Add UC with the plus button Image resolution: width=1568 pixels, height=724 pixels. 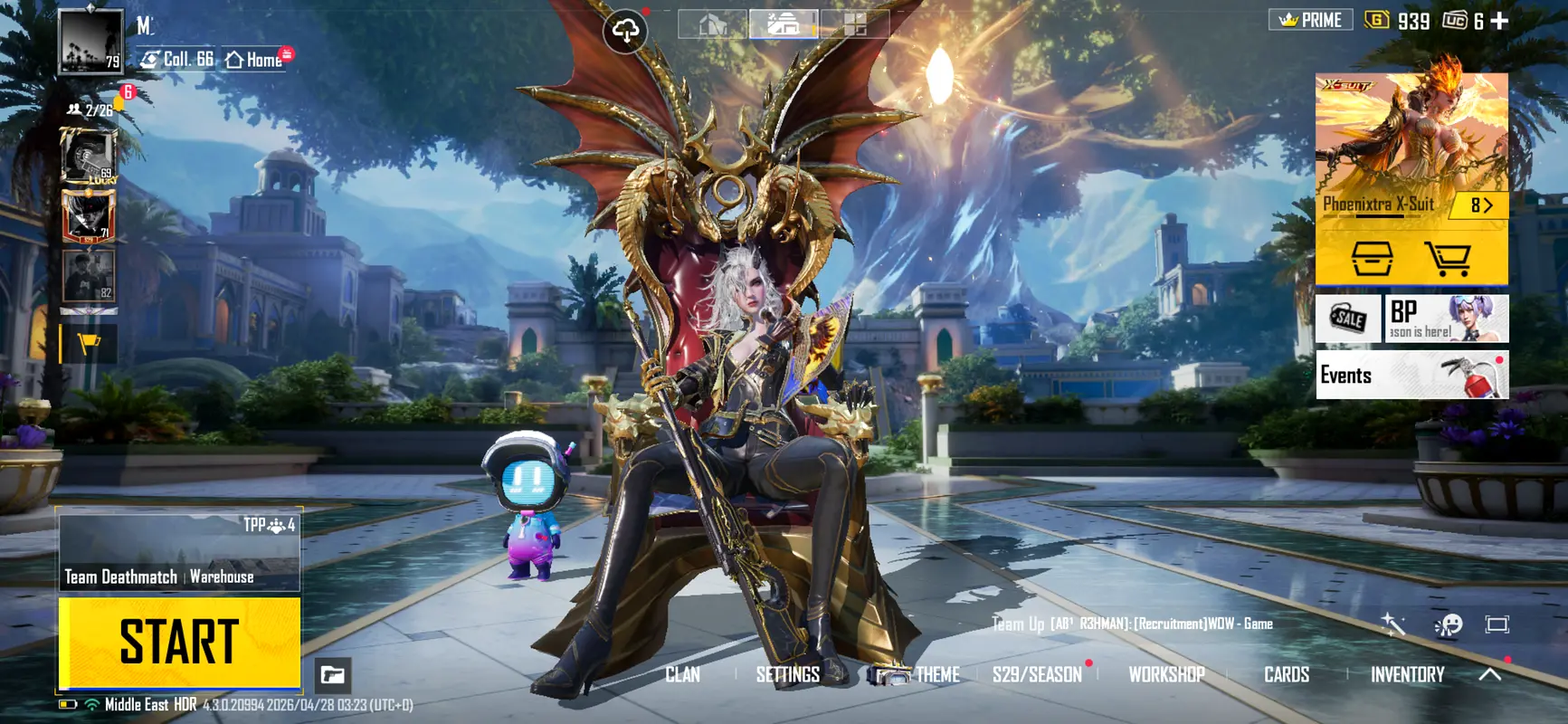(1499, 21)
